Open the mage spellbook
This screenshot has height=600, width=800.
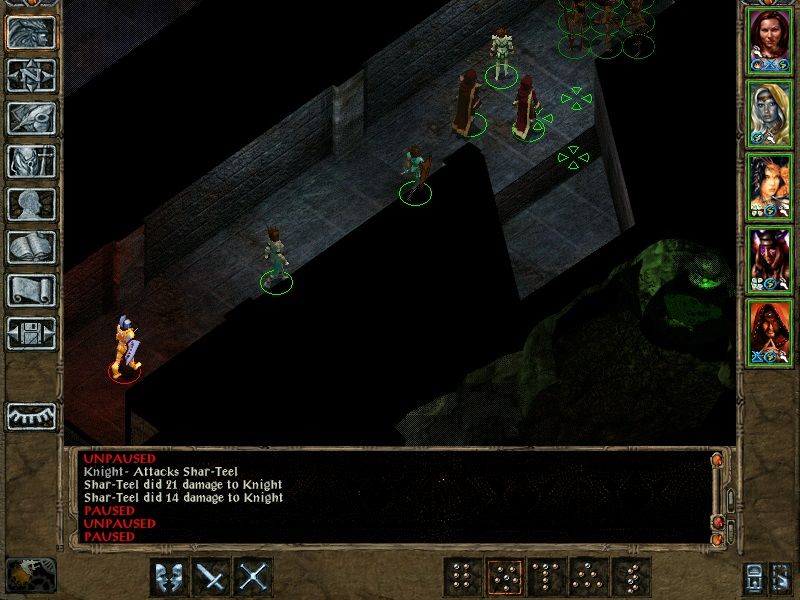click(30, 246)
